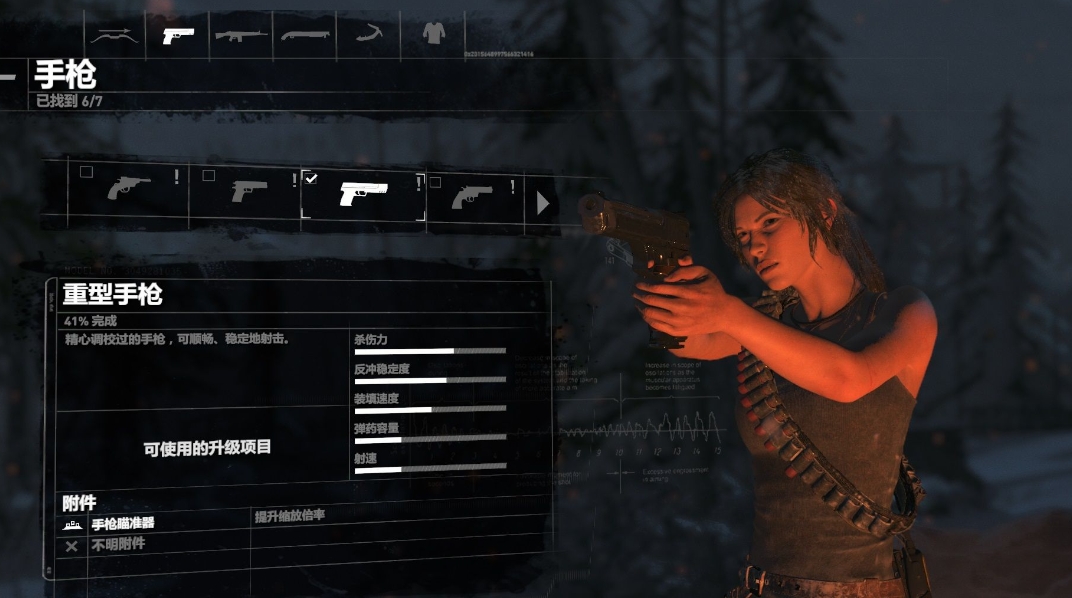This screenshot has width=1072, height=598.
Task: Open the climbing axe tab
Action: [x=368, y=35]
